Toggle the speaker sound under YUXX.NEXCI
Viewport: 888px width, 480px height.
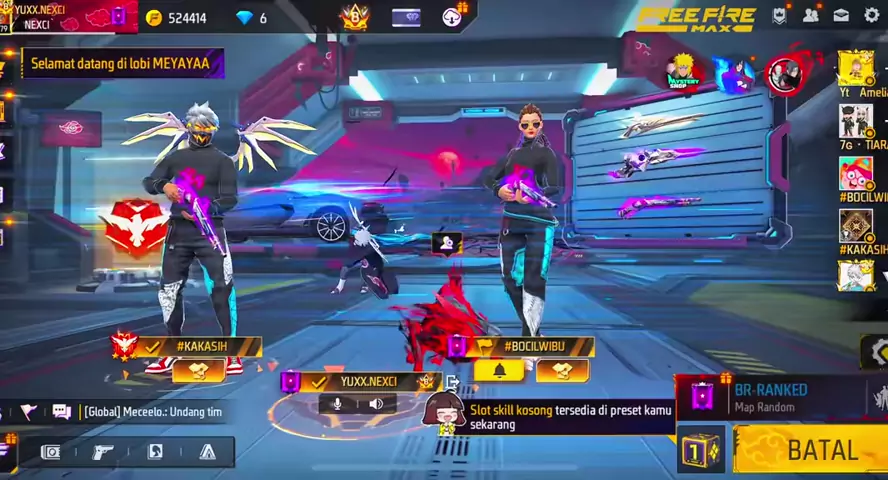click(x=376, y=404)
